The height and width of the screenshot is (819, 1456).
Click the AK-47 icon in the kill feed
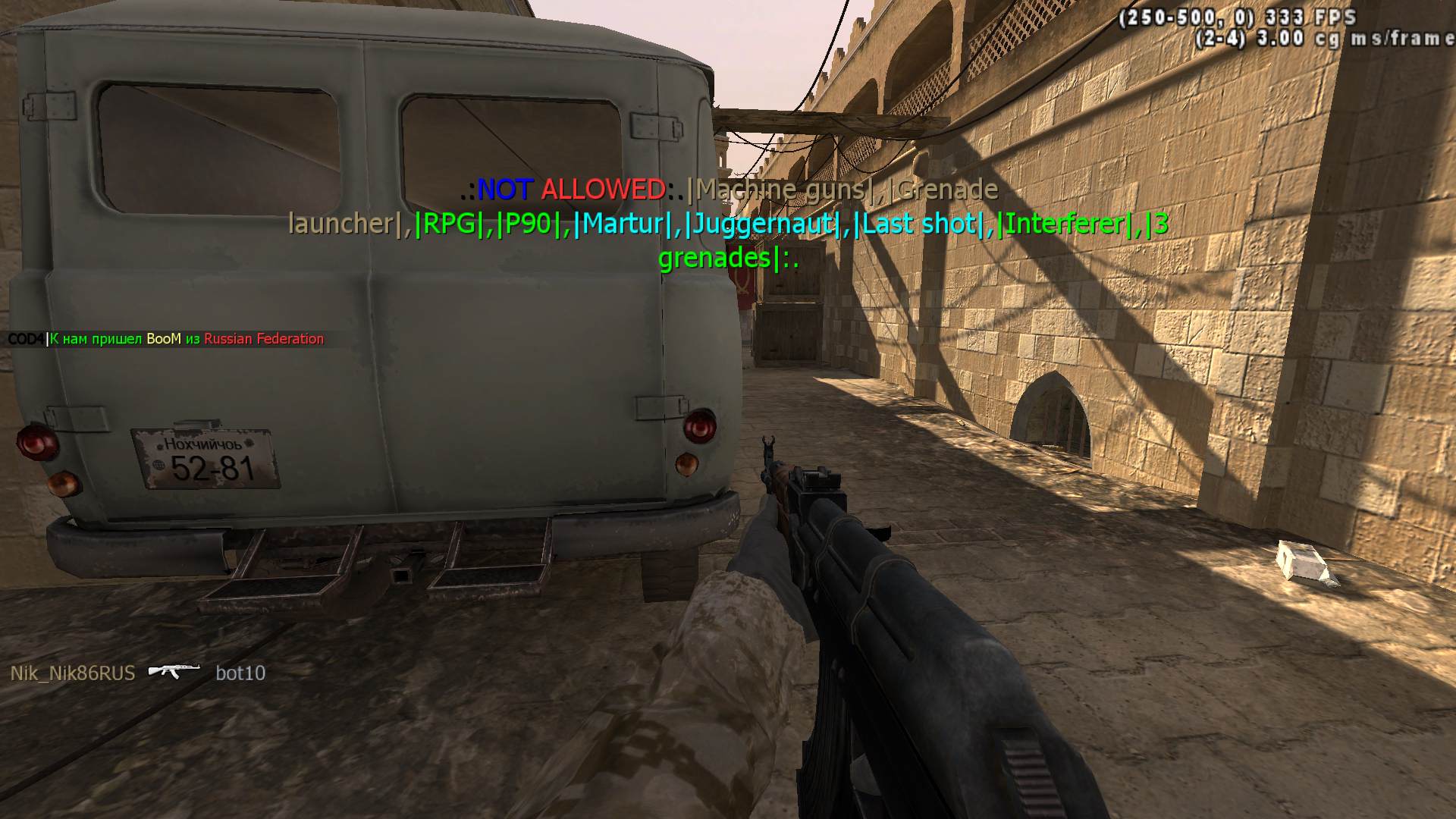pos(174,670)
